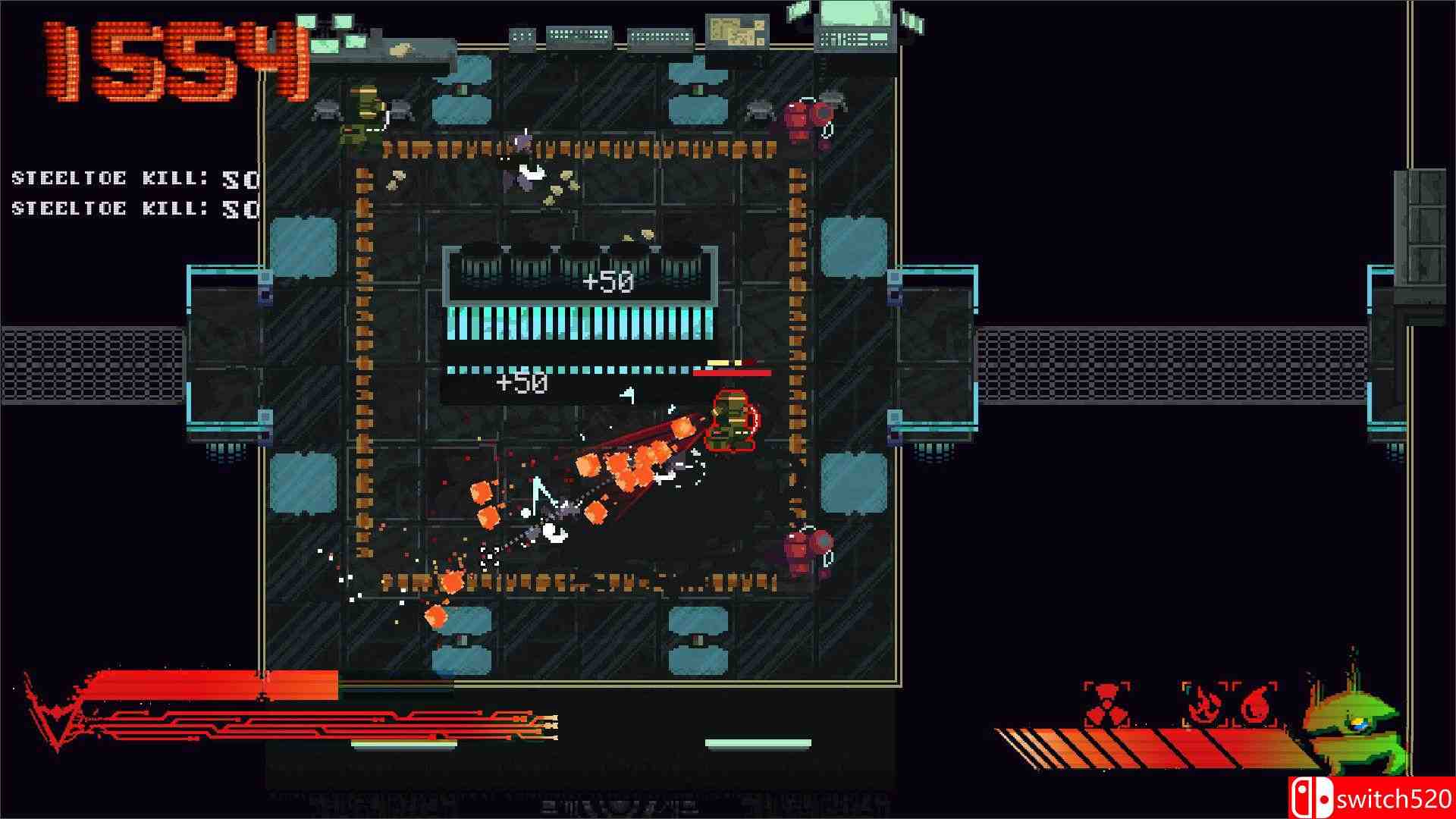Click the first STEELTOE KILL message

pos(129,178)
